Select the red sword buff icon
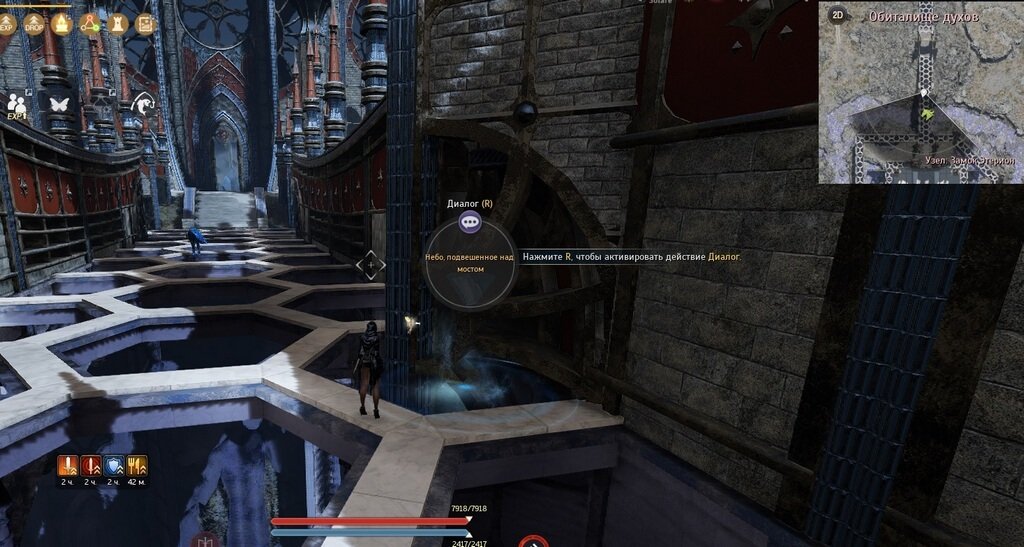1024x547 pixels. 91,465
